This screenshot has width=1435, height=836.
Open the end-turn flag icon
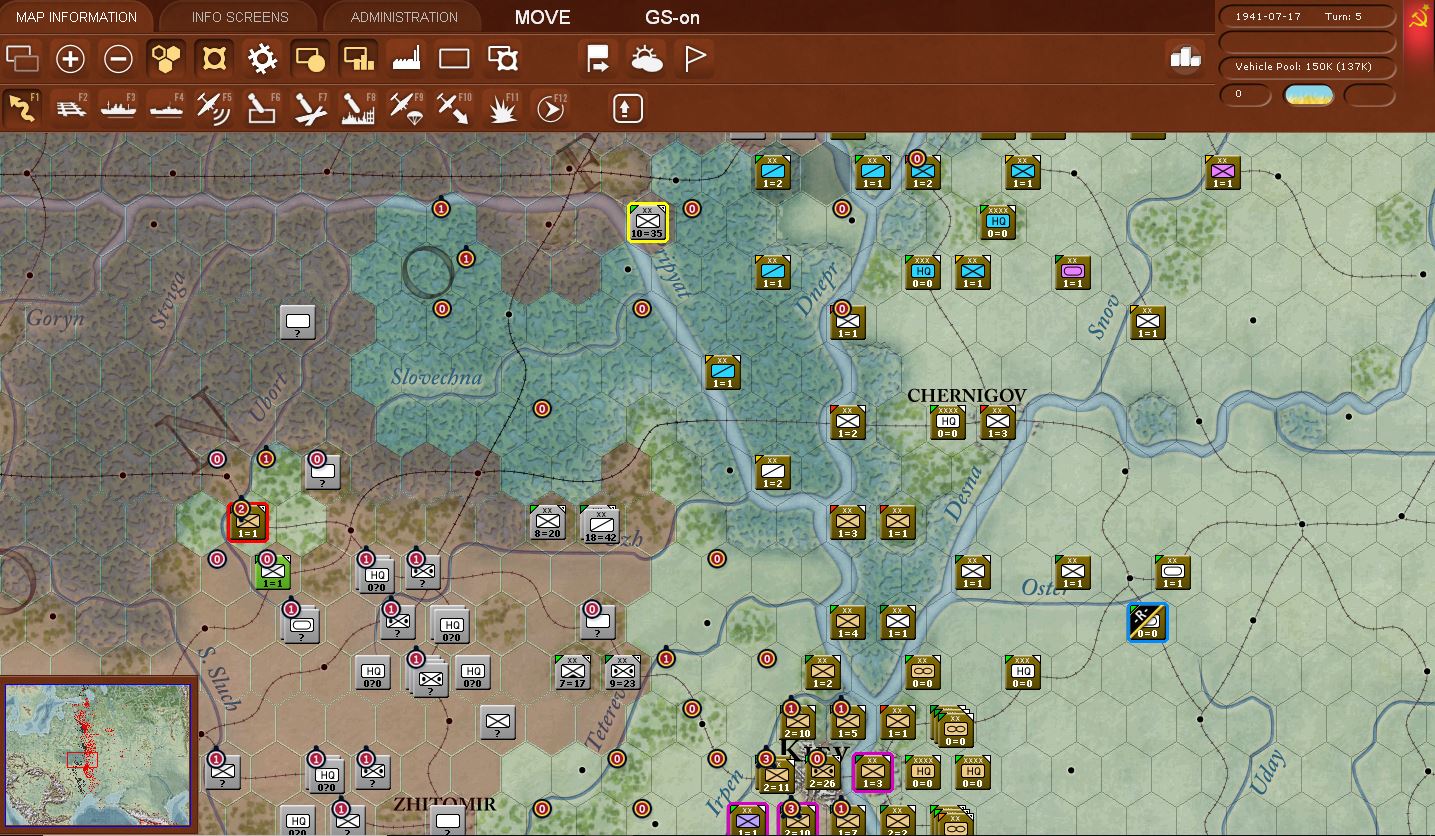693,58
